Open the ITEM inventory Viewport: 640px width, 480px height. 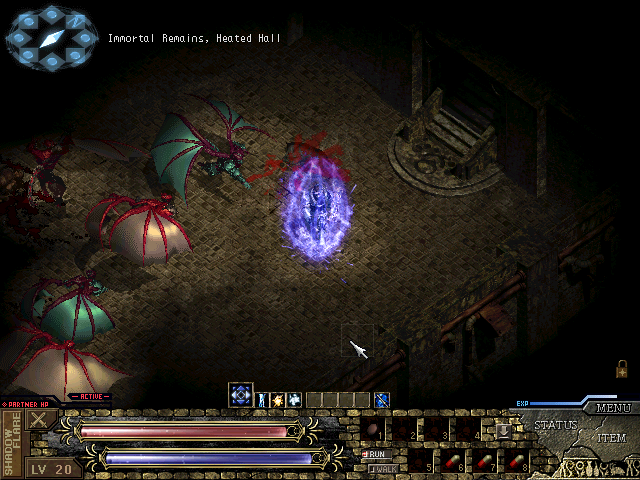[x=612, y=439]
